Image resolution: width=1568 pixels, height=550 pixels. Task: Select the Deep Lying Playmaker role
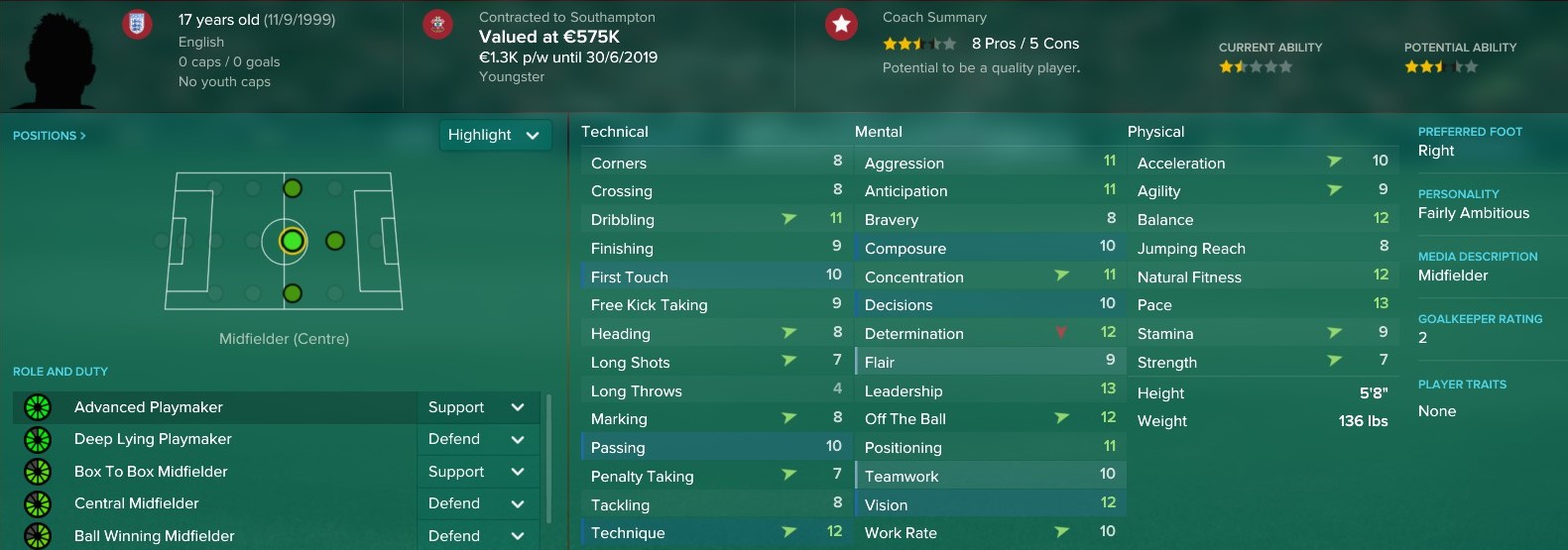pos(153,439)
